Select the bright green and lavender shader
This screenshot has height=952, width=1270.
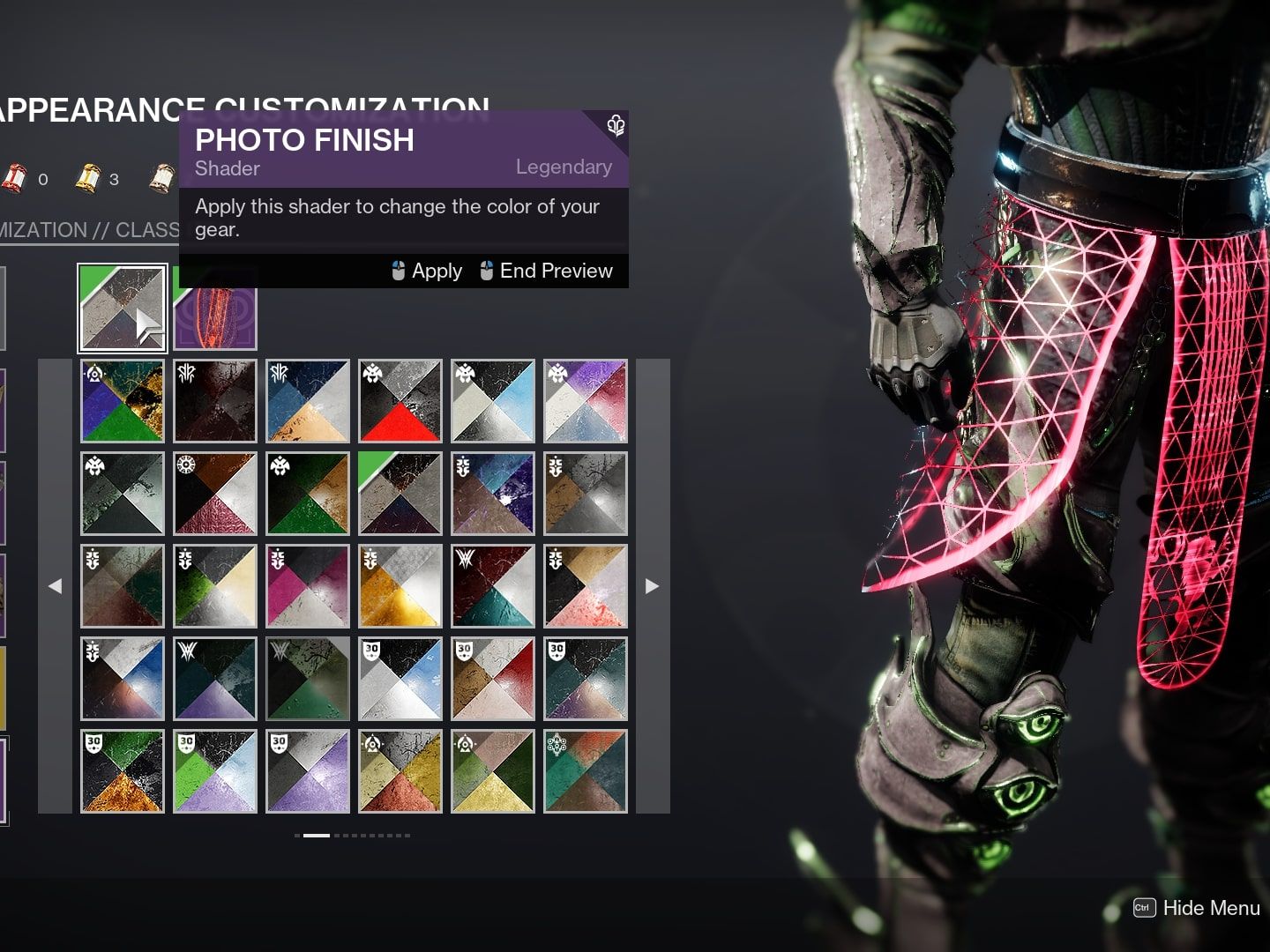(215, 771)
